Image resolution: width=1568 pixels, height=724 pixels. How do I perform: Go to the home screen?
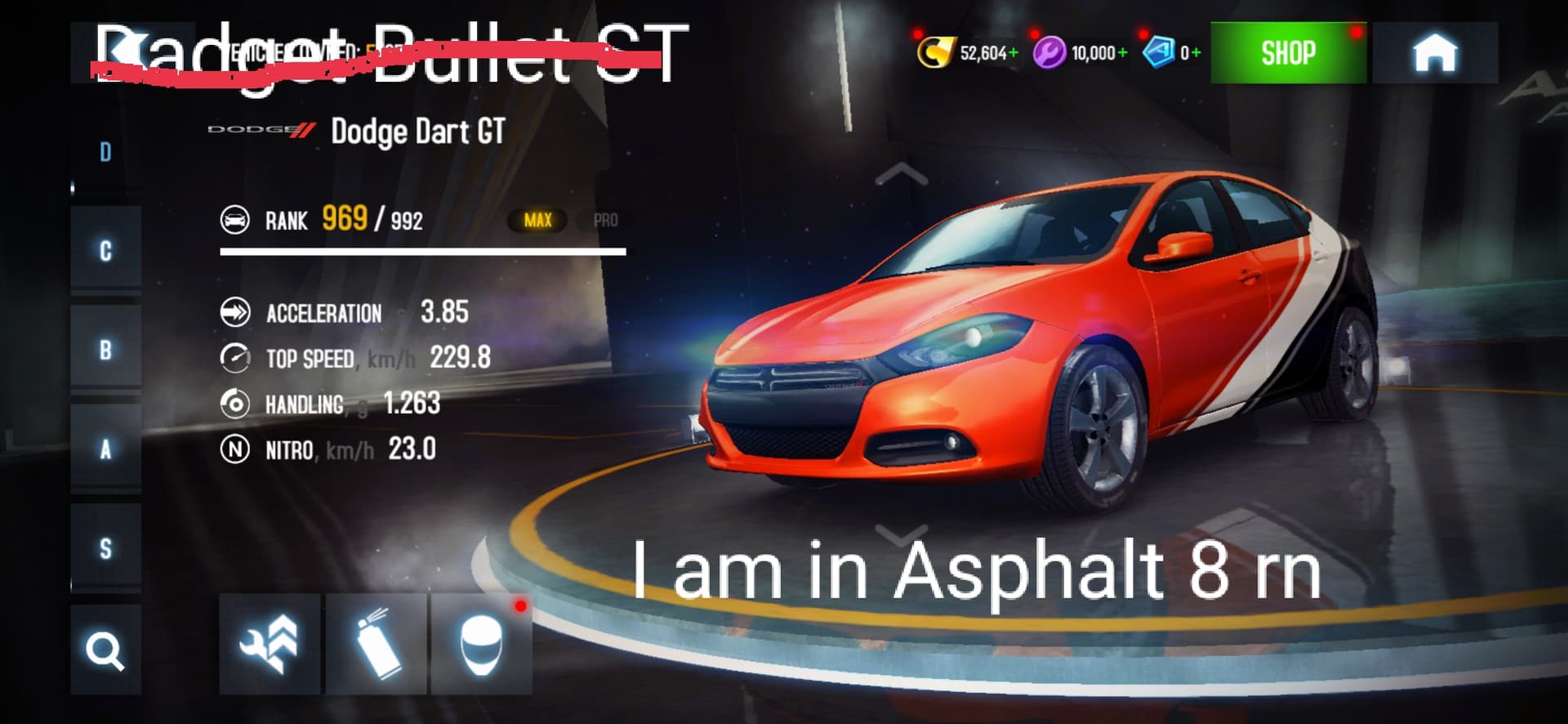click(x=1434, y=53)
